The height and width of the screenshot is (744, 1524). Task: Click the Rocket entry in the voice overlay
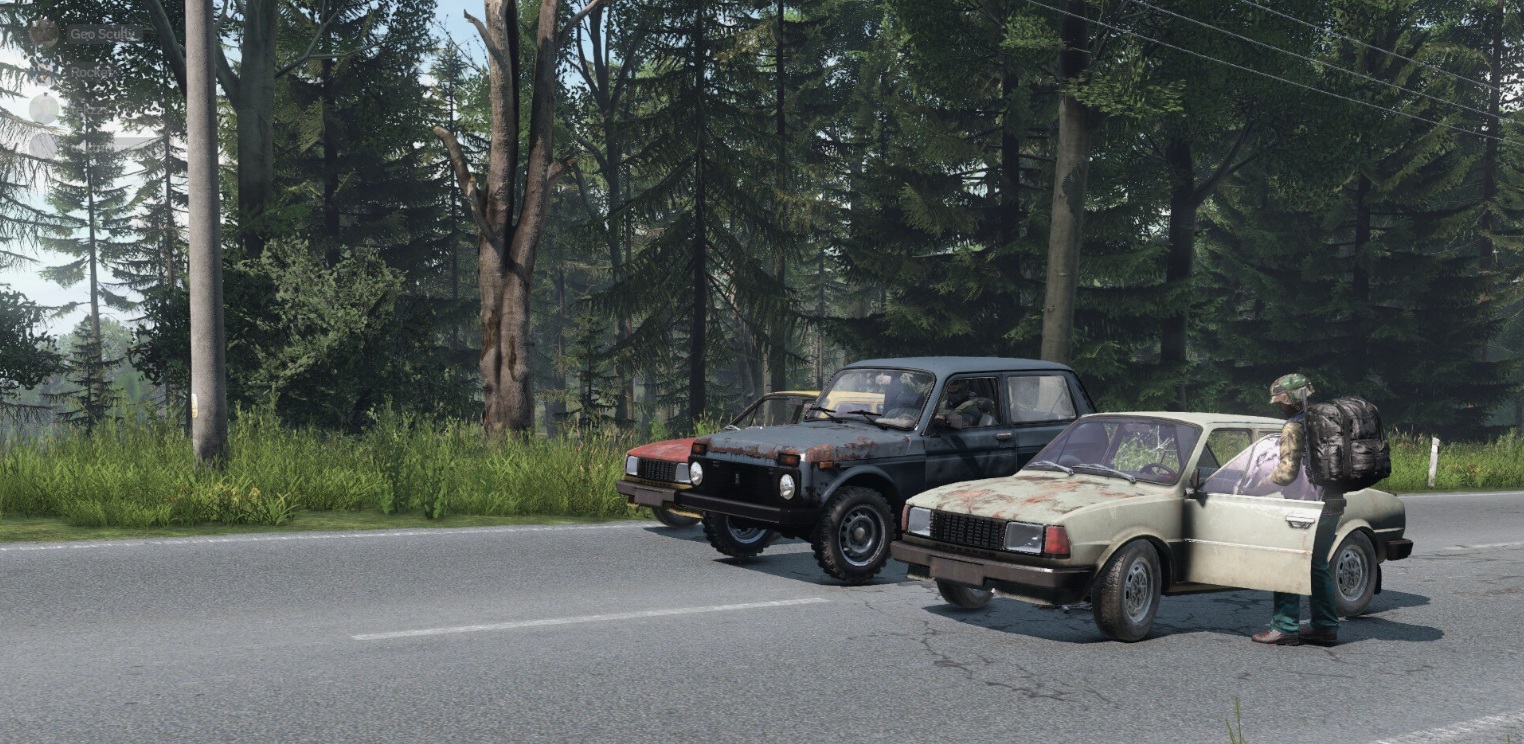[91, 72]
